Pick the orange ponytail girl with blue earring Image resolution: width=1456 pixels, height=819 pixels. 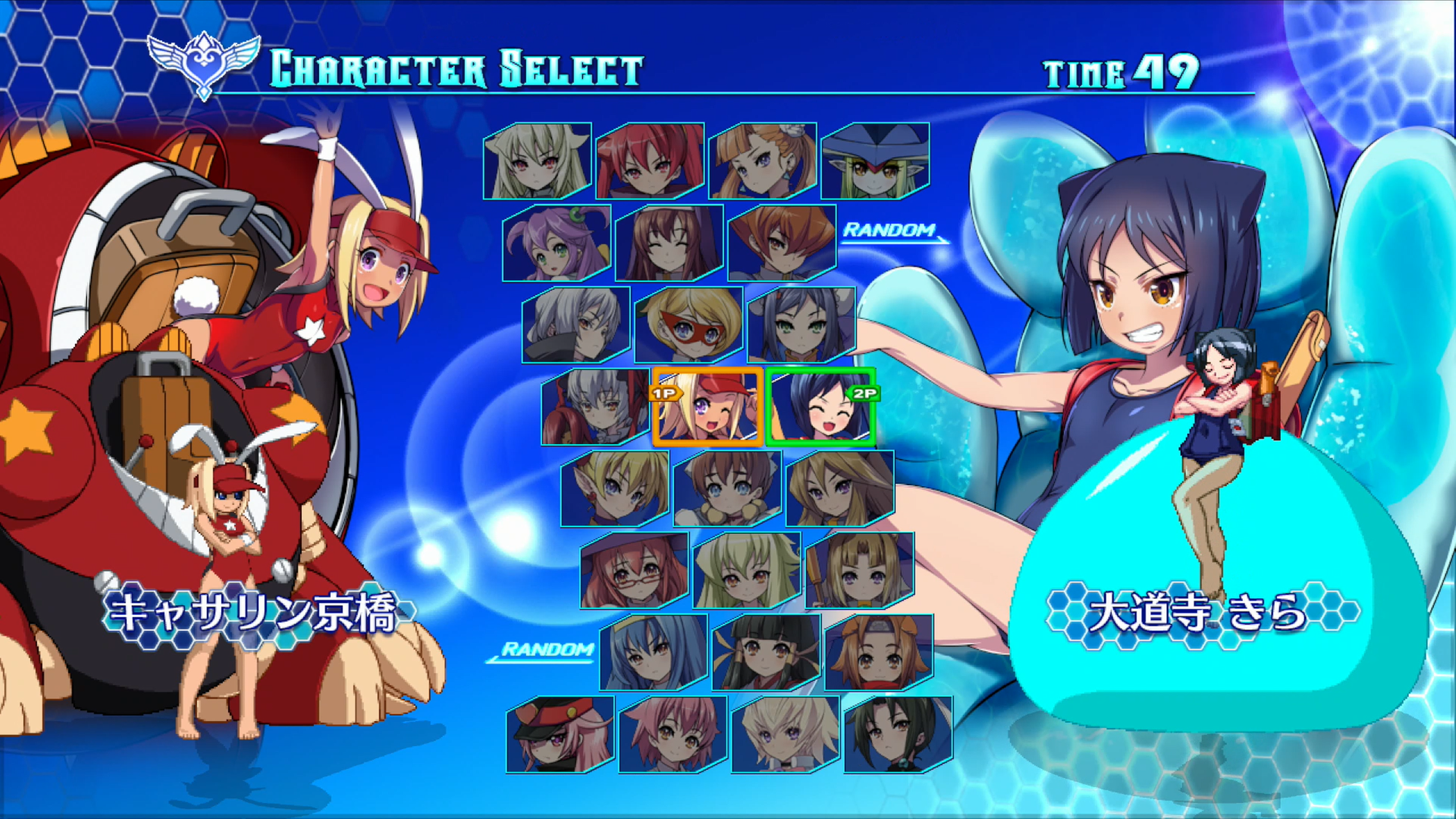click(762, 161)
